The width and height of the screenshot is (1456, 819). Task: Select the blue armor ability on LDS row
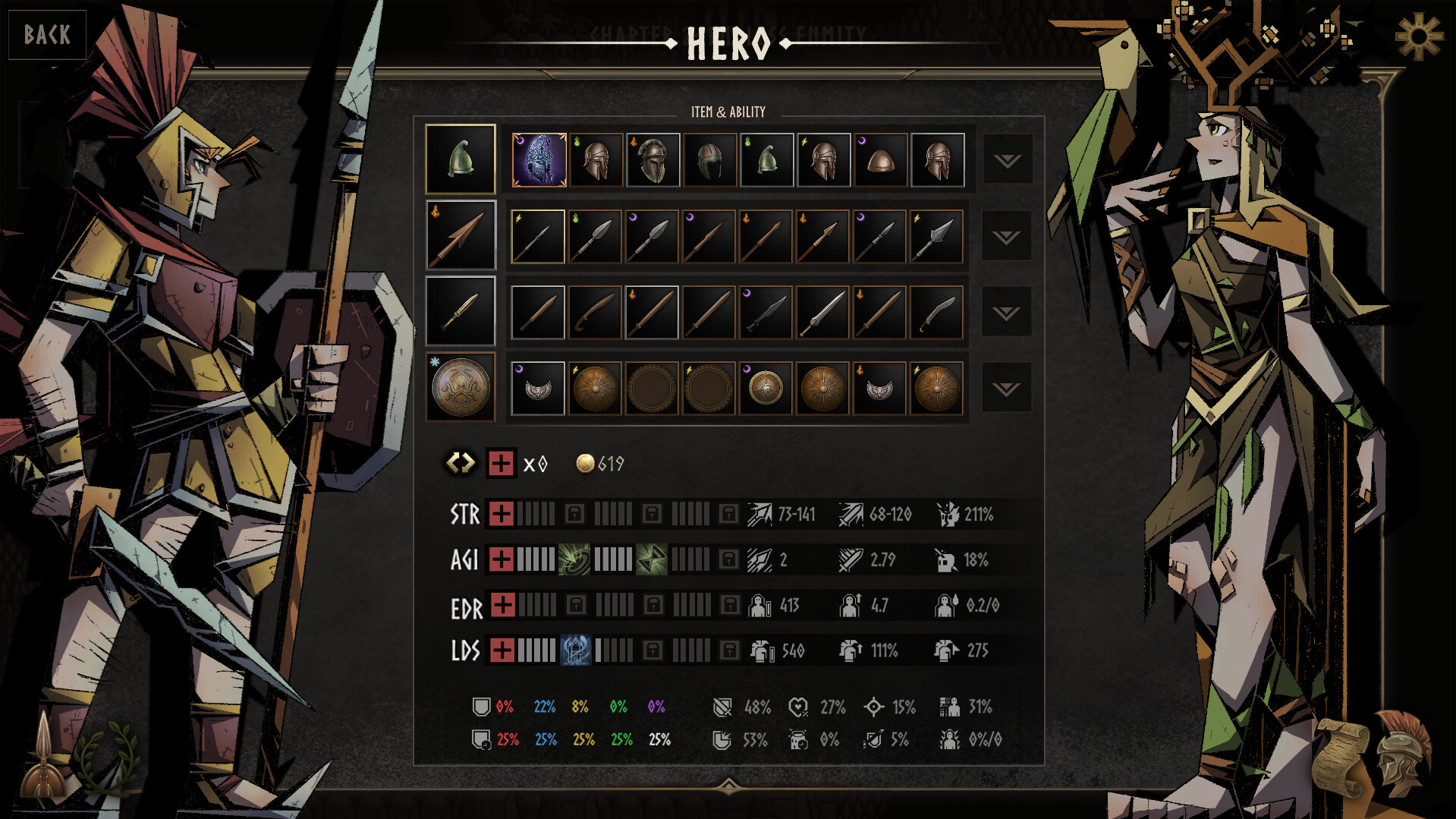pyautogui.click(x=577, y=650)
